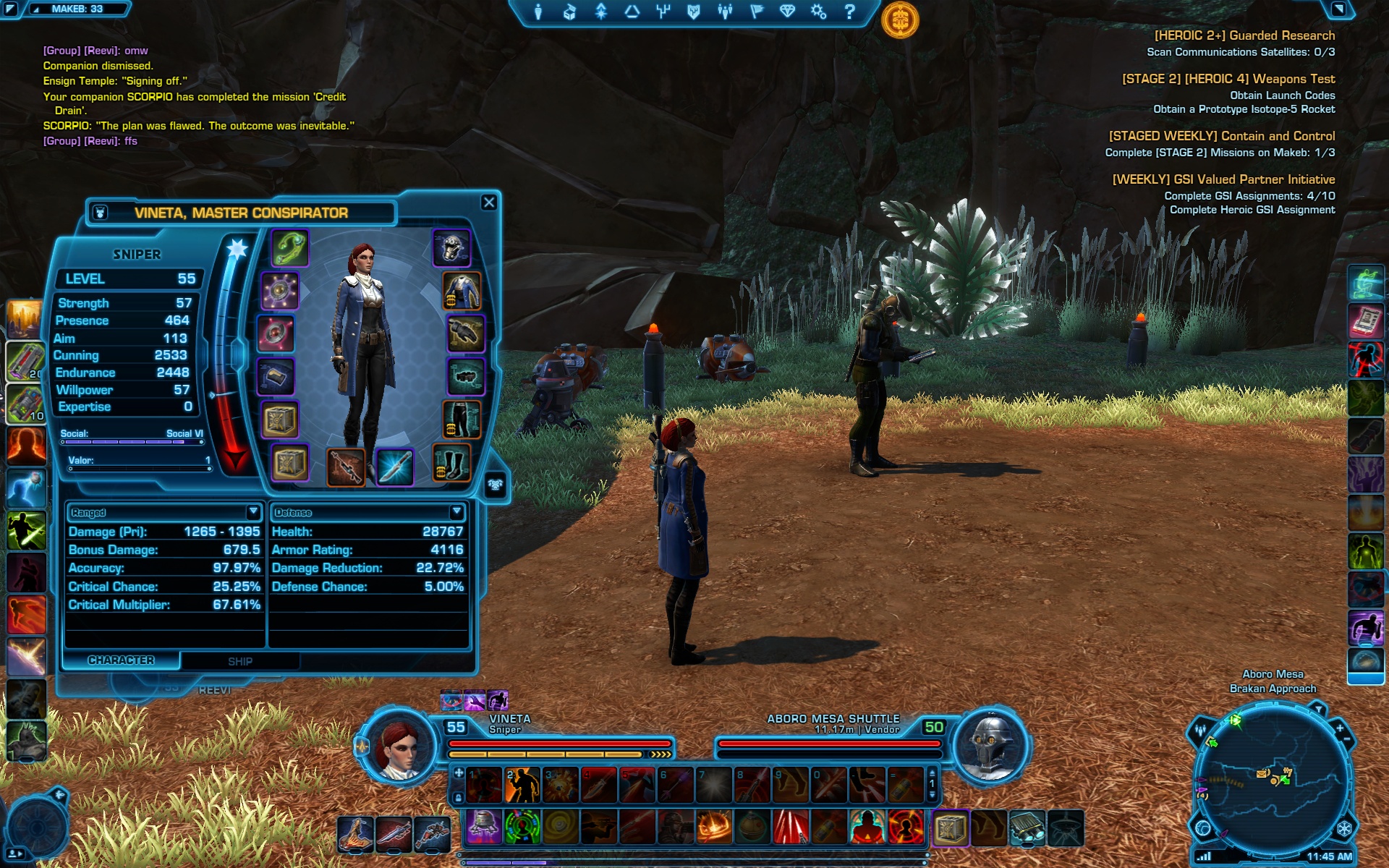Close the character sheet window
This screenshot has height=868, width=1389.
click(489, 203)
